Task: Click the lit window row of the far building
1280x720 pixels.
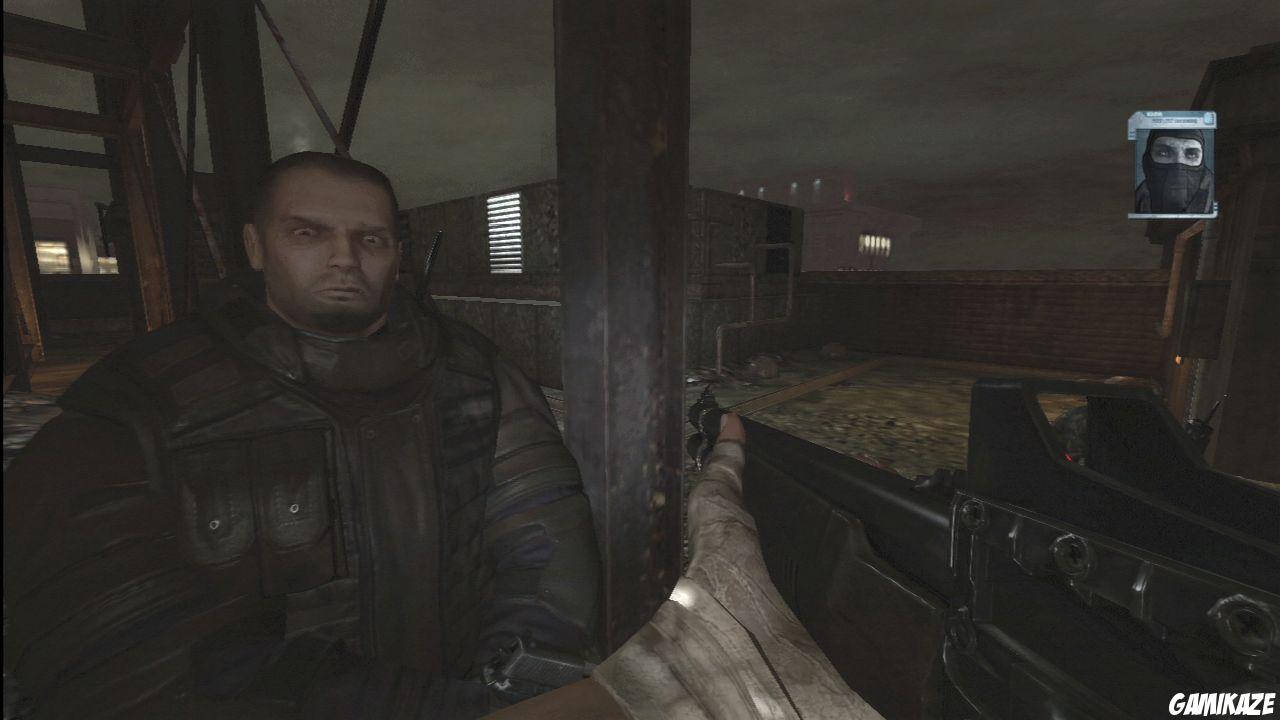Action: tap(875, 245)
